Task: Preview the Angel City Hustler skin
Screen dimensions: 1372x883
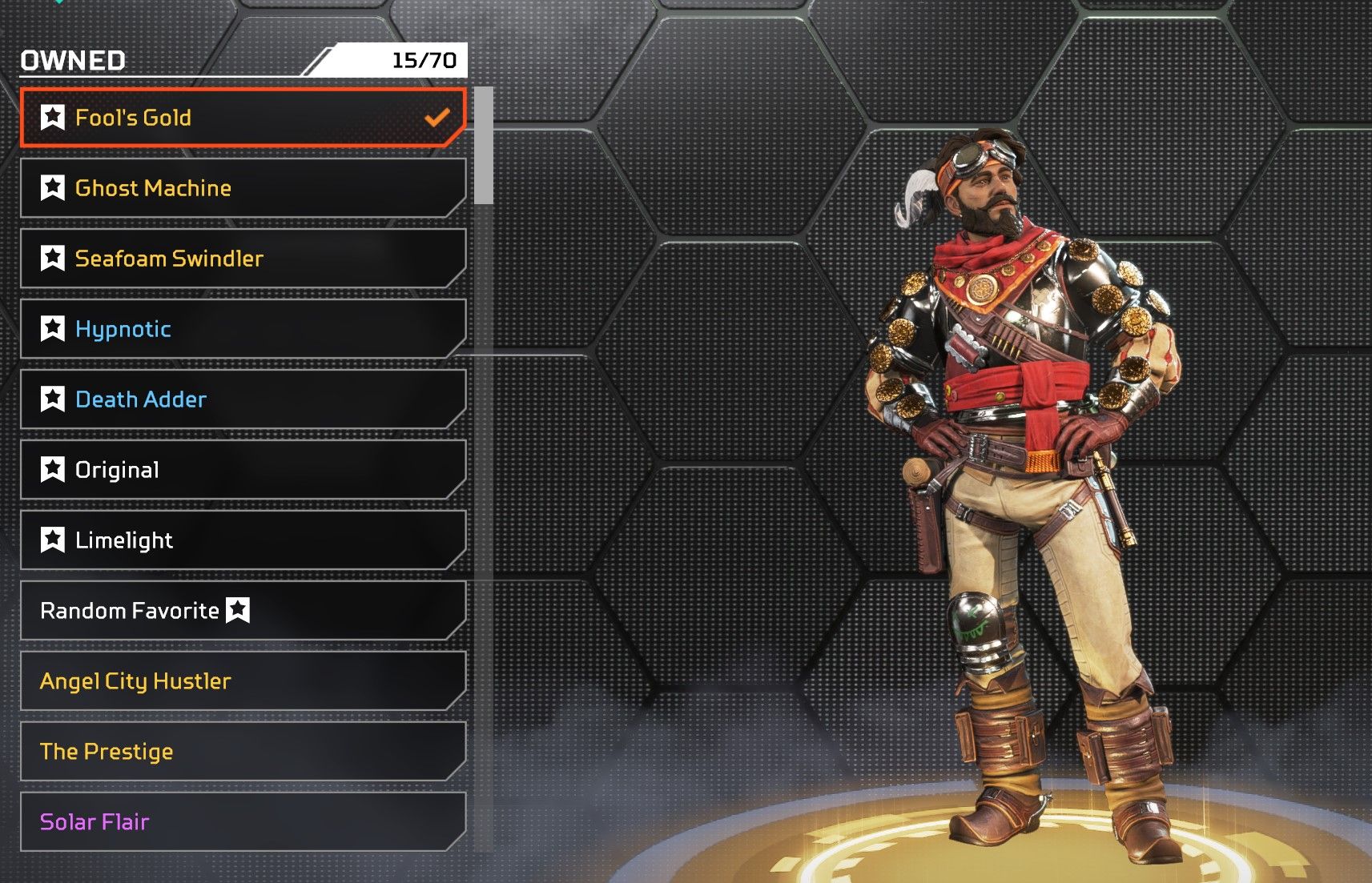Action: 240,681
